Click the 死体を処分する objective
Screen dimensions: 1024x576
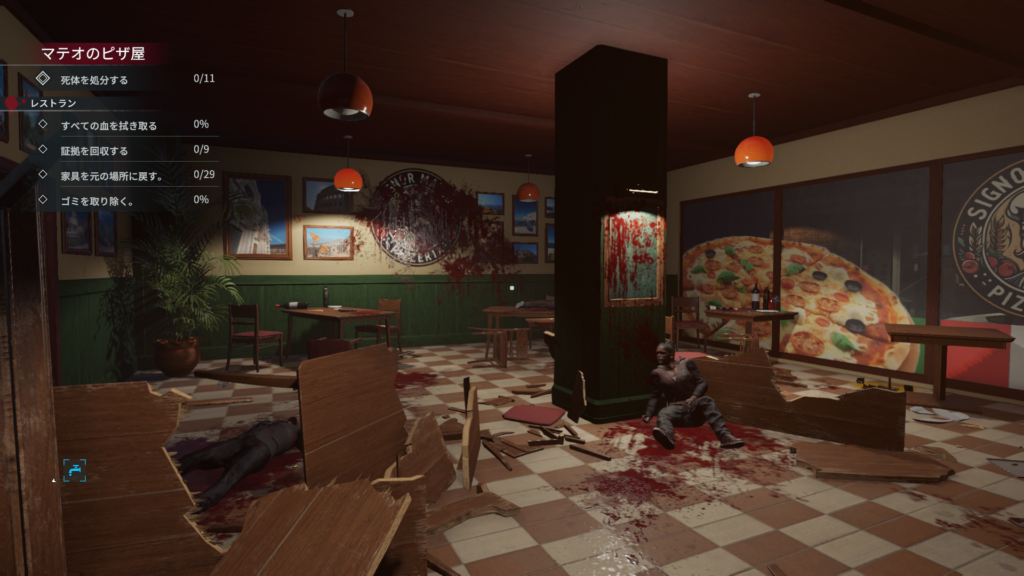[x=95, y=79]
